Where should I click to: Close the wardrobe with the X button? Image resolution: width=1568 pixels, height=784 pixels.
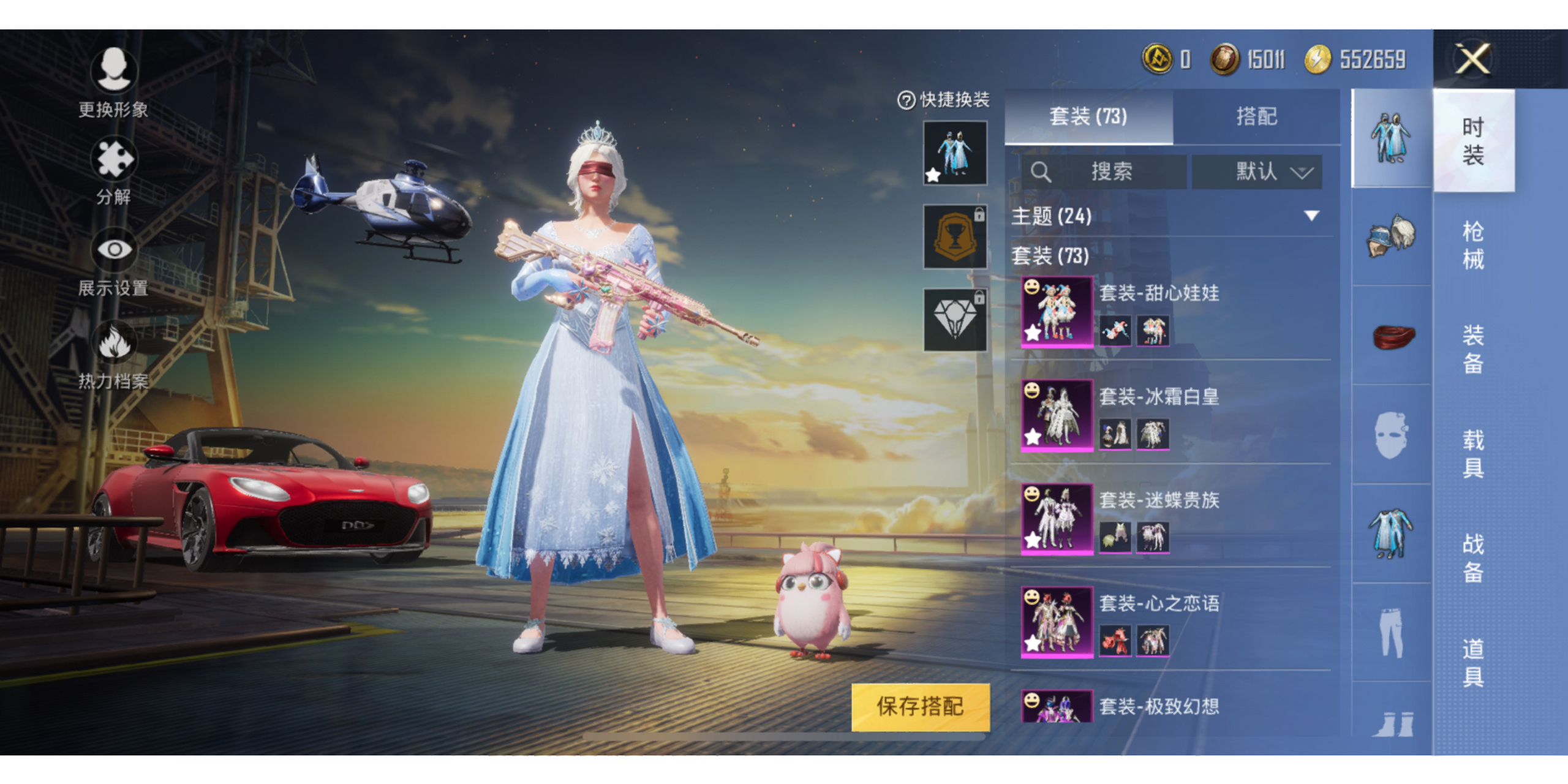[1472, 60]
